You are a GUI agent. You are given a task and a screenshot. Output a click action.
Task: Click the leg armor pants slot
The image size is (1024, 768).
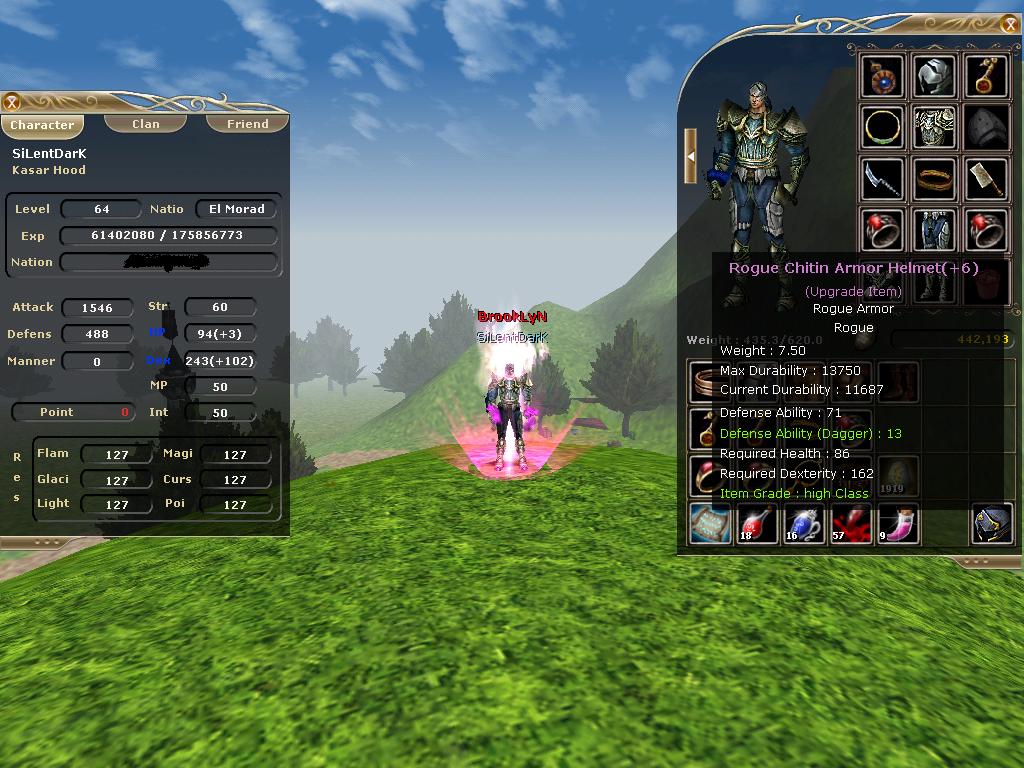click(x=936, y=230)
